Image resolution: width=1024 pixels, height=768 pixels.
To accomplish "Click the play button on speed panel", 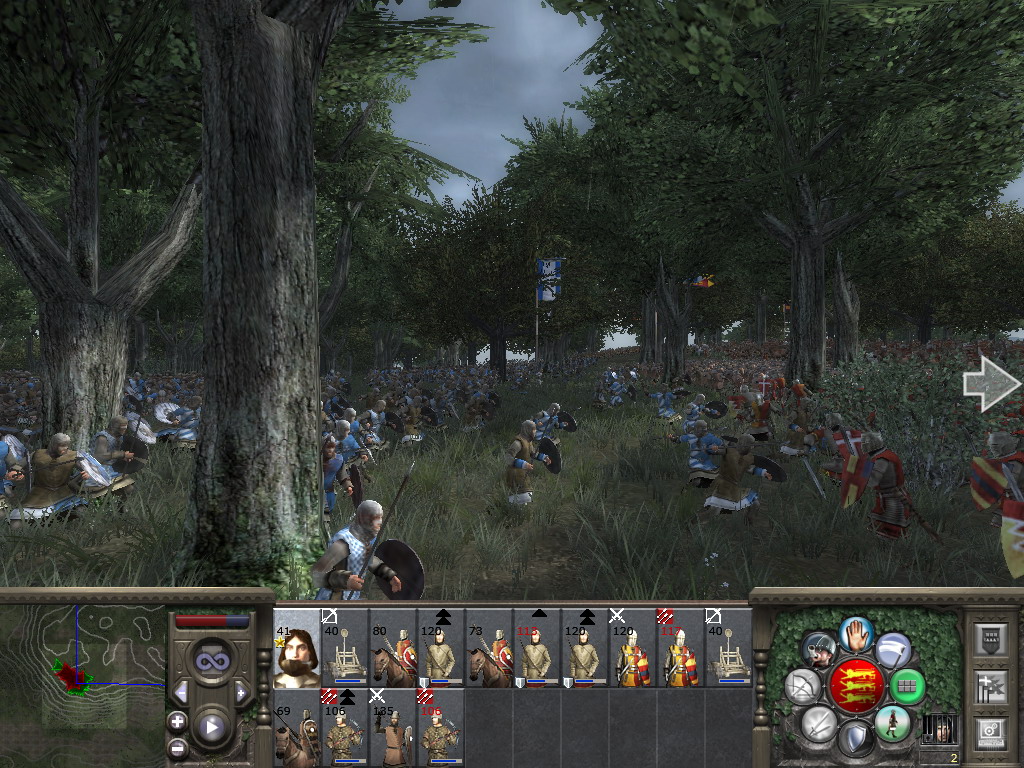I will 211,727.
